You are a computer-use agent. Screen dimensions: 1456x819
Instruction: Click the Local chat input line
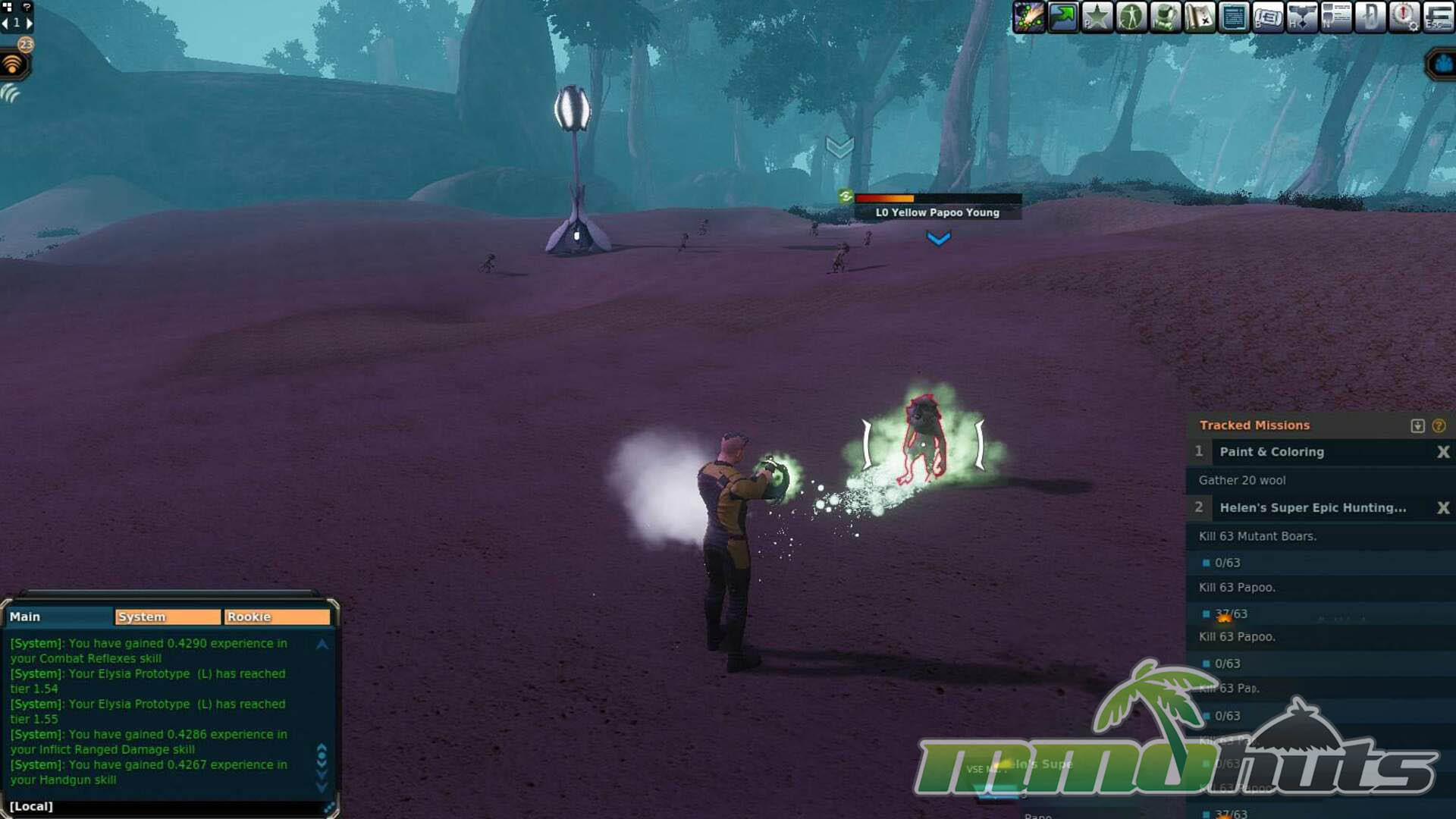click(x=167, y=806)
